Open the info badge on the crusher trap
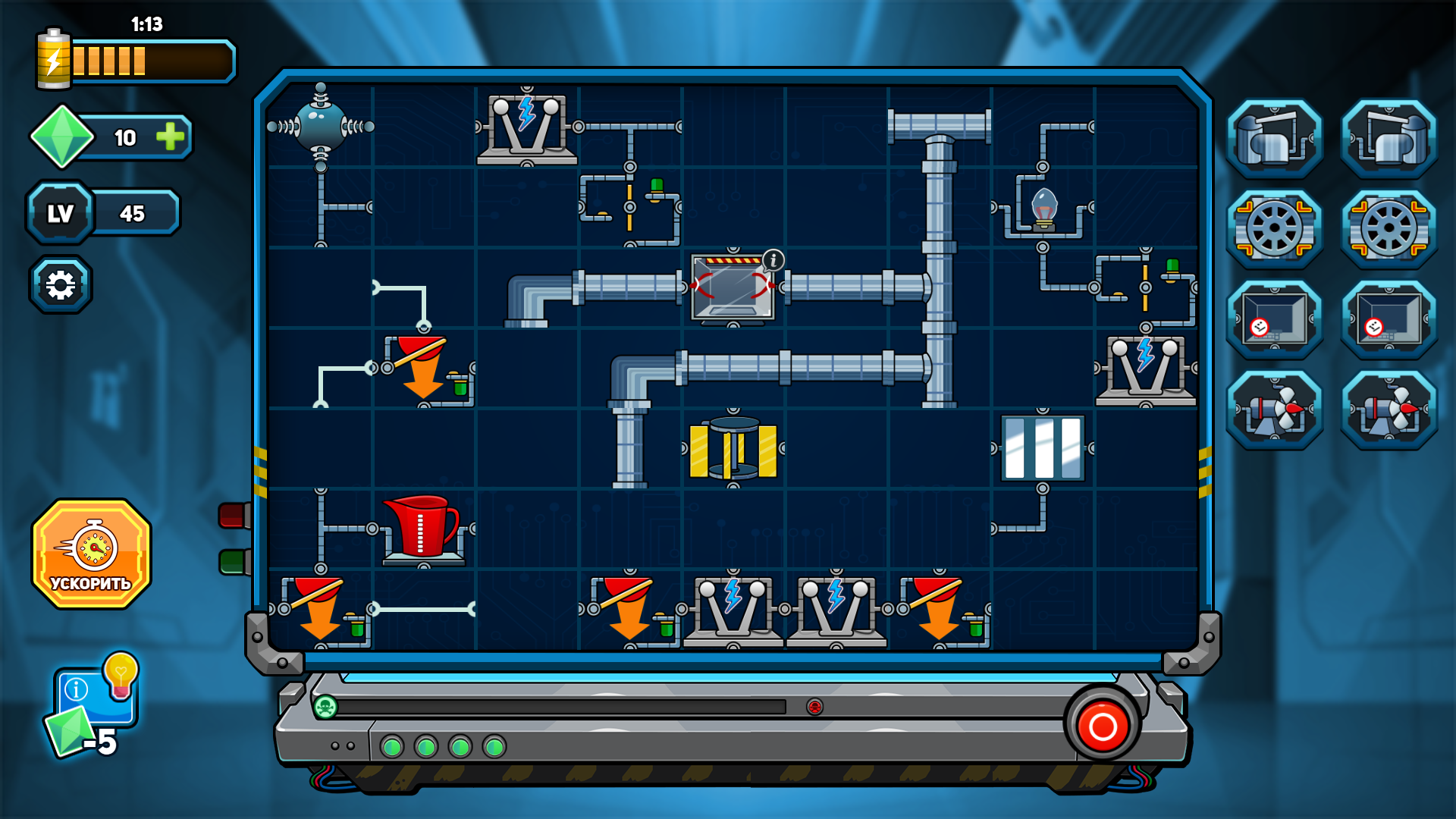This screenshot has height=819, width=1456. click(x=772, y=259)
